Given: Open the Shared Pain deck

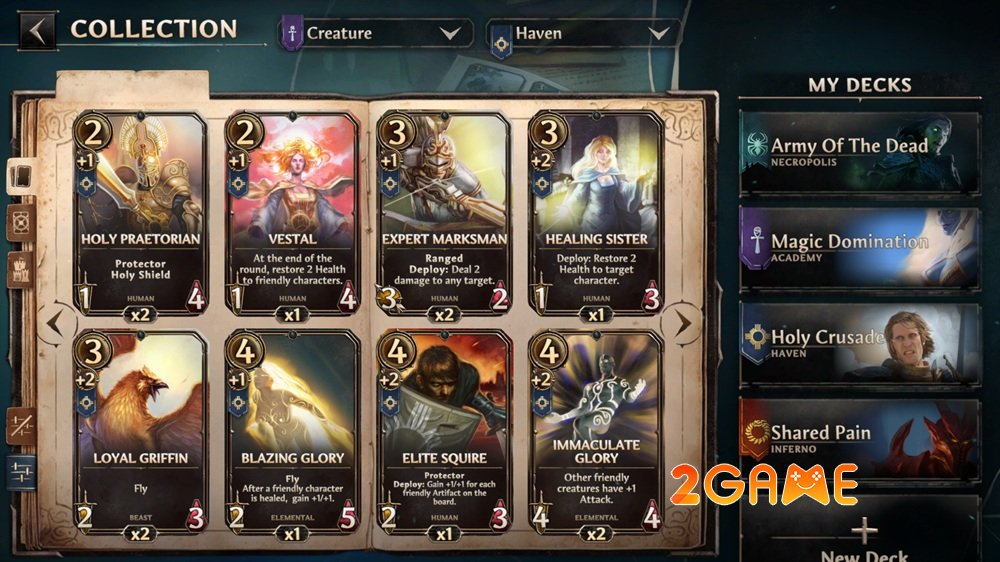Looking at the screenshot, I should [x=859, y=439].
